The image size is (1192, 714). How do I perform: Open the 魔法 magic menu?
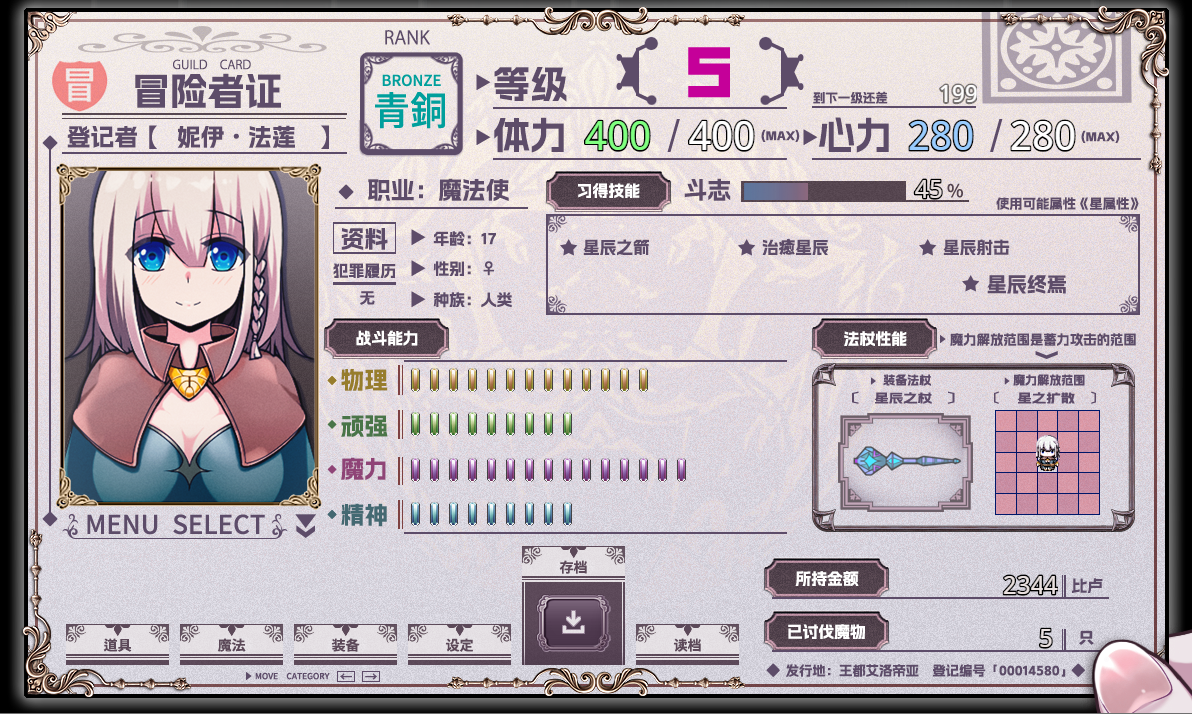231,644
